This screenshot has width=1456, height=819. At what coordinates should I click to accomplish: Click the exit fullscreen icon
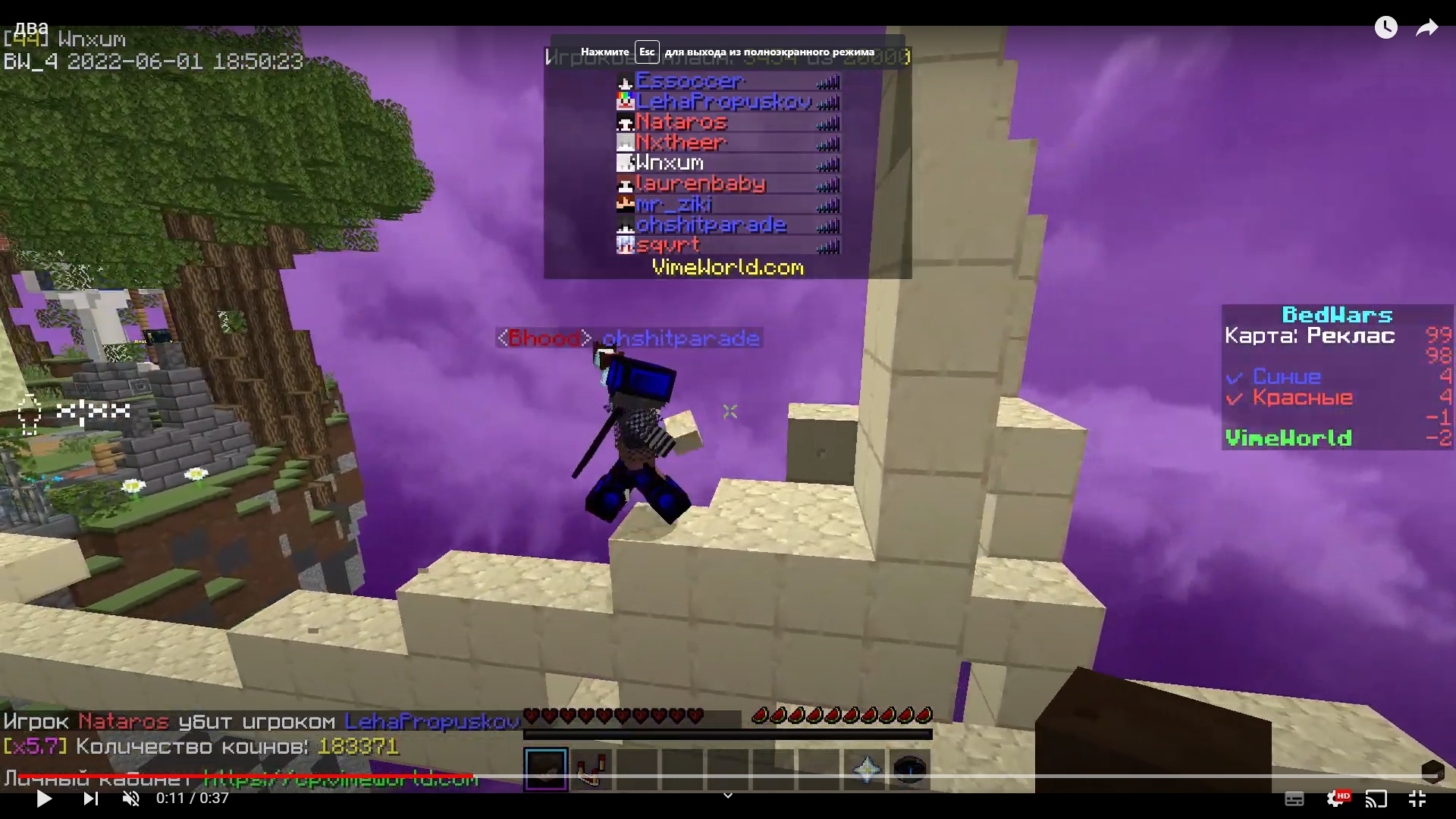point(1417,799)
